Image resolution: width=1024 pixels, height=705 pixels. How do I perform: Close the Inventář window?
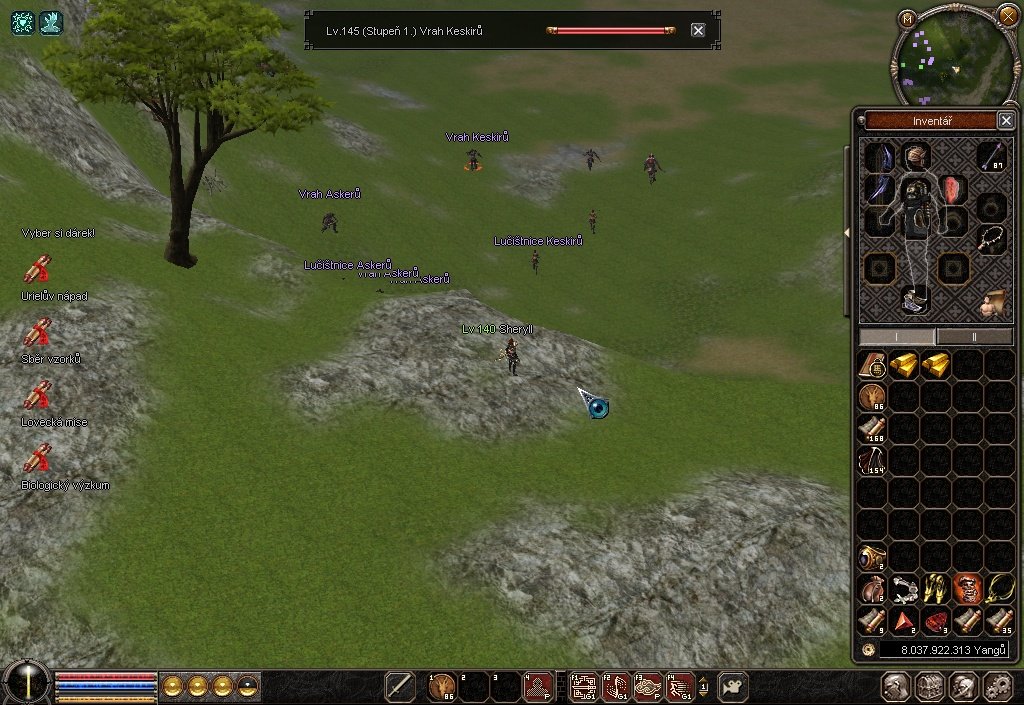(1005, 121)
